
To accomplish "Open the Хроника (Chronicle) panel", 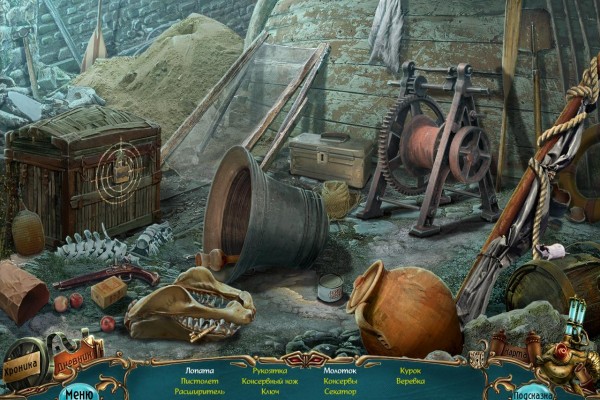I will [24, 364].
